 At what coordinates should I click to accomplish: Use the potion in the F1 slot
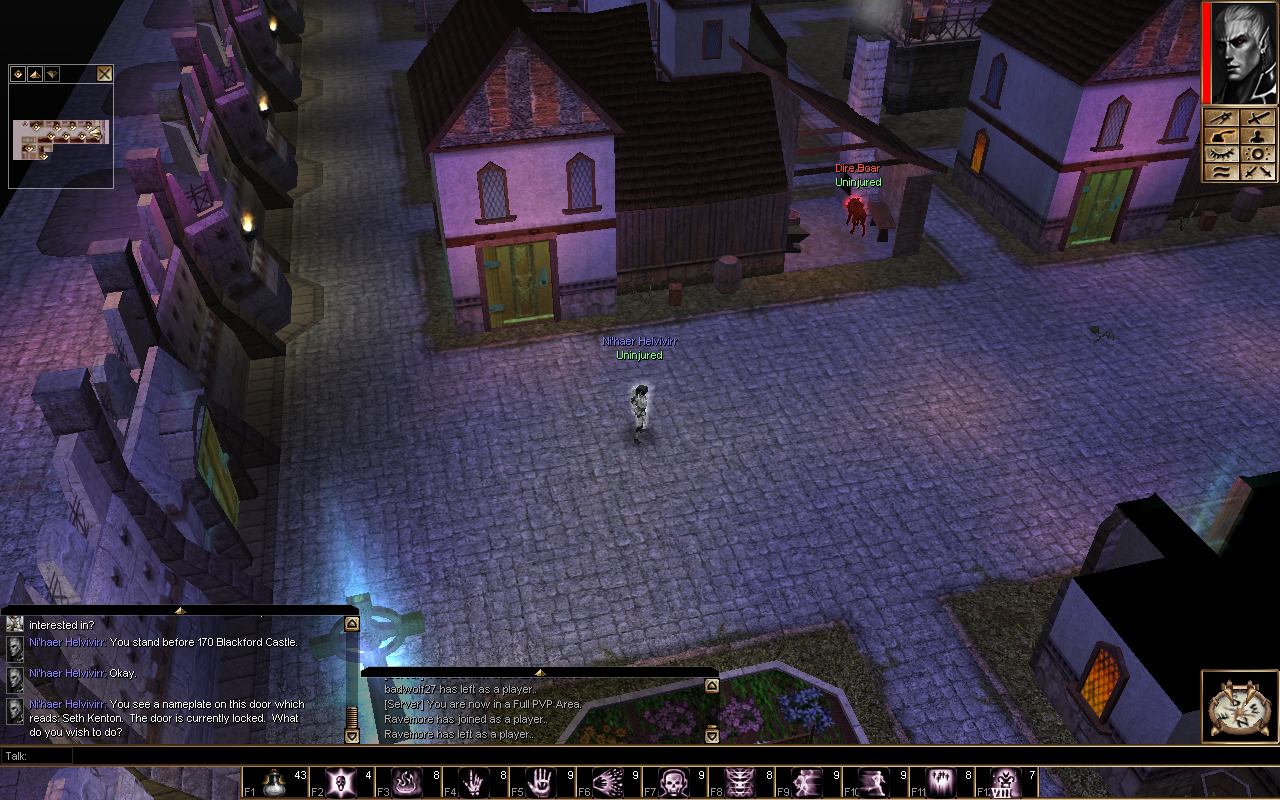(274, 782)
